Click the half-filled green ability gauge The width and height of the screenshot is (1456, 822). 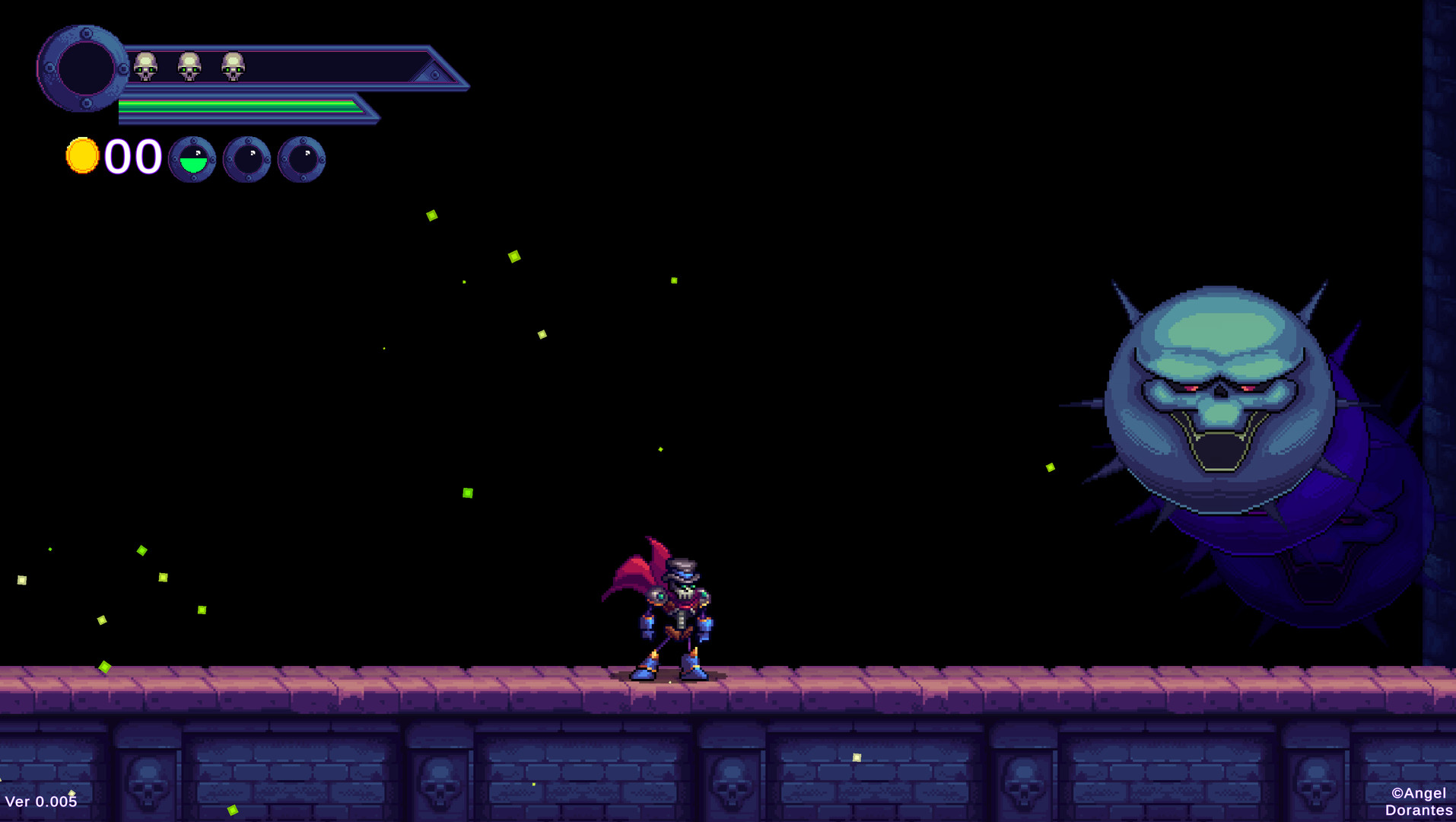tap(192, 160)
